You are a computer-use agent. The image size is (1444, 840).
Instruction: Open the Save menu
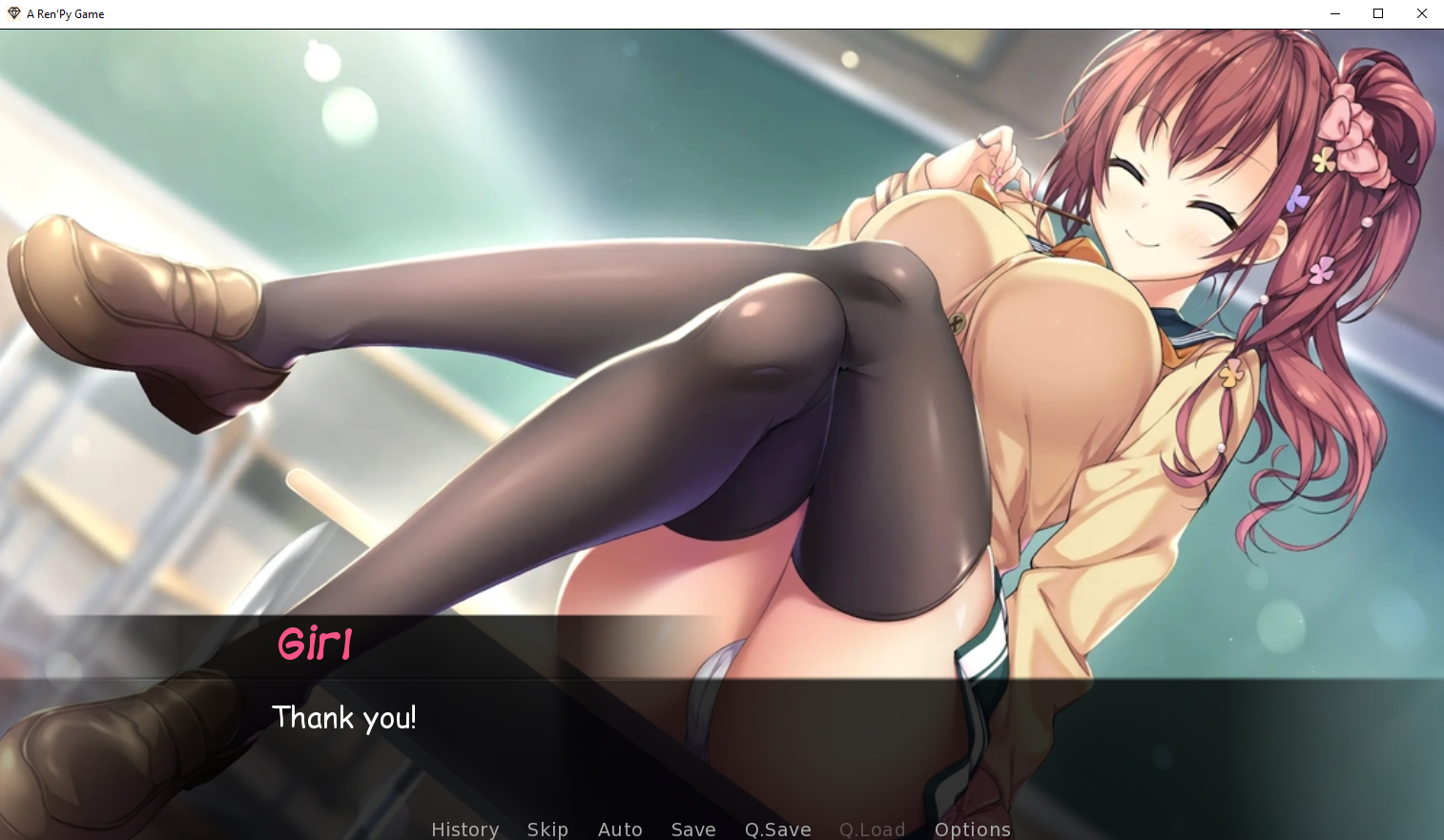tap(693, 829)
